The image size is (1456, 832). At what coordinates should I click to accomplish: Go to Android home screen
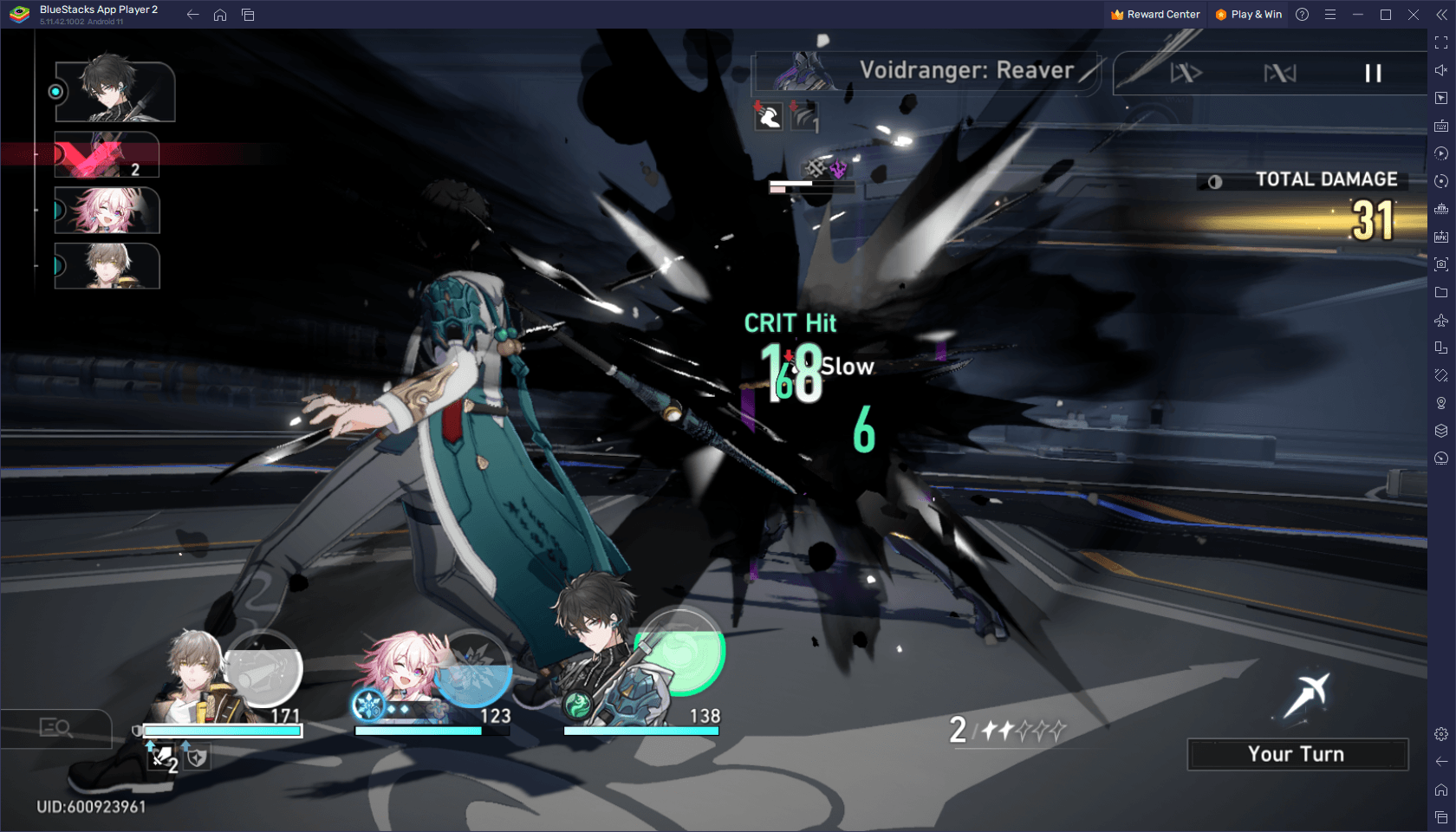click(219, 15)
